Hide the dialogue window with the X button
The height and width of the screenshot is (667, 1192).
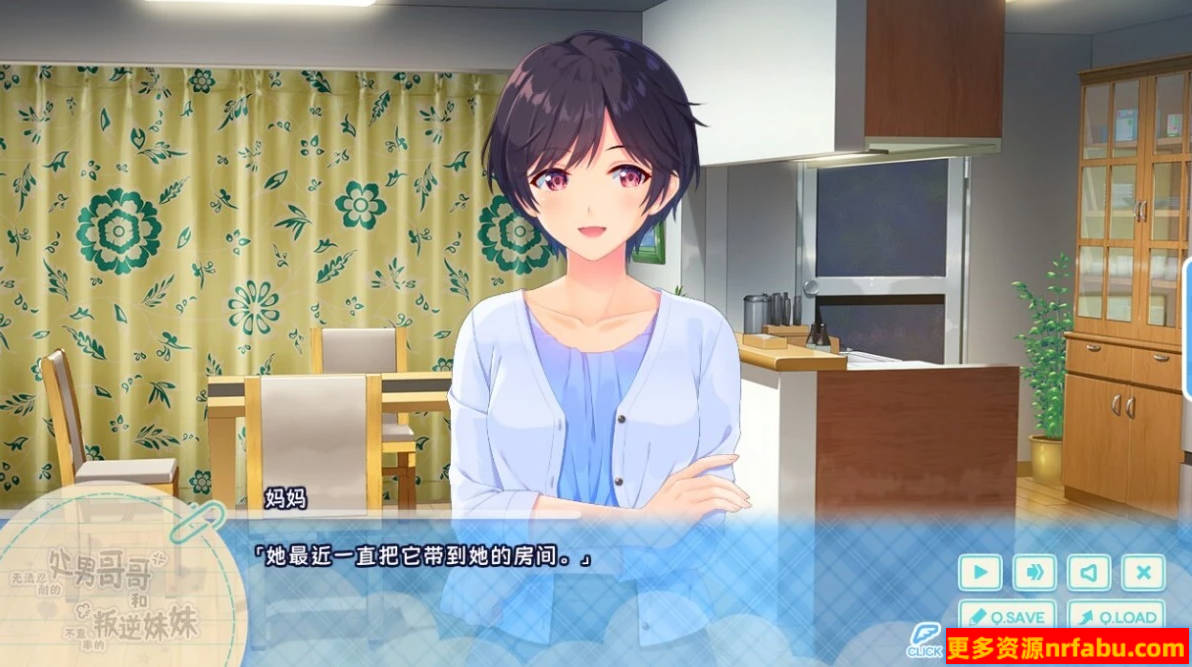click(1142, 572)
